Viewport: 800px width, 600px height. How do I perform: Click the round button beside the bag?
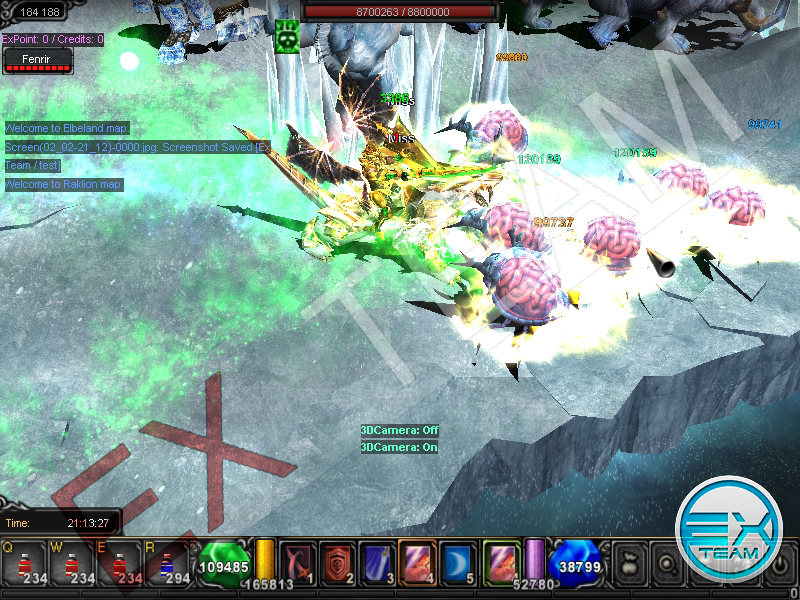[665, 562]
